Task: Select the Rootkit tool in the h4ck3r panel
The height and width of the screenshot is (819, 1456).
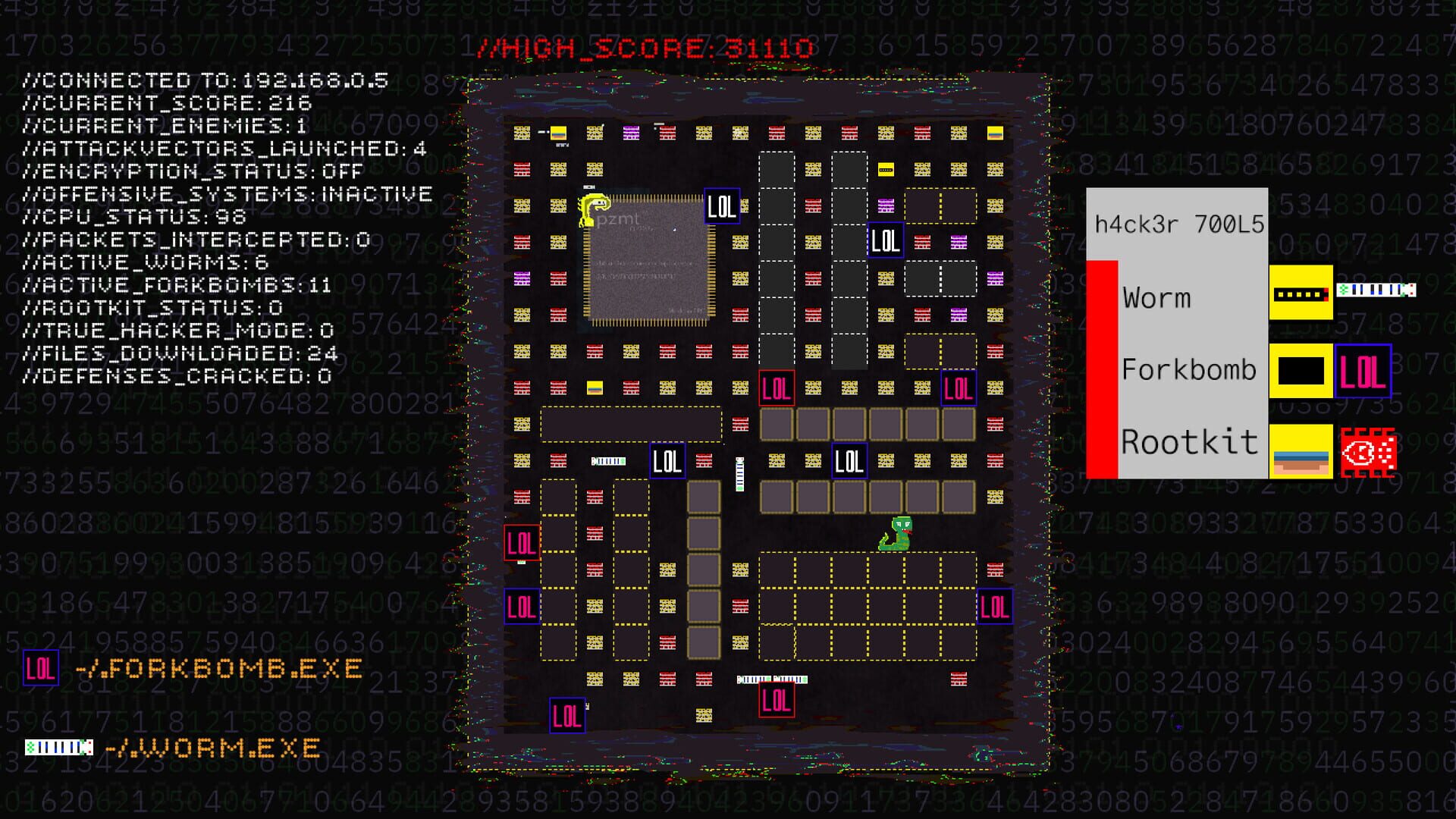Action: pos(1188,442)
